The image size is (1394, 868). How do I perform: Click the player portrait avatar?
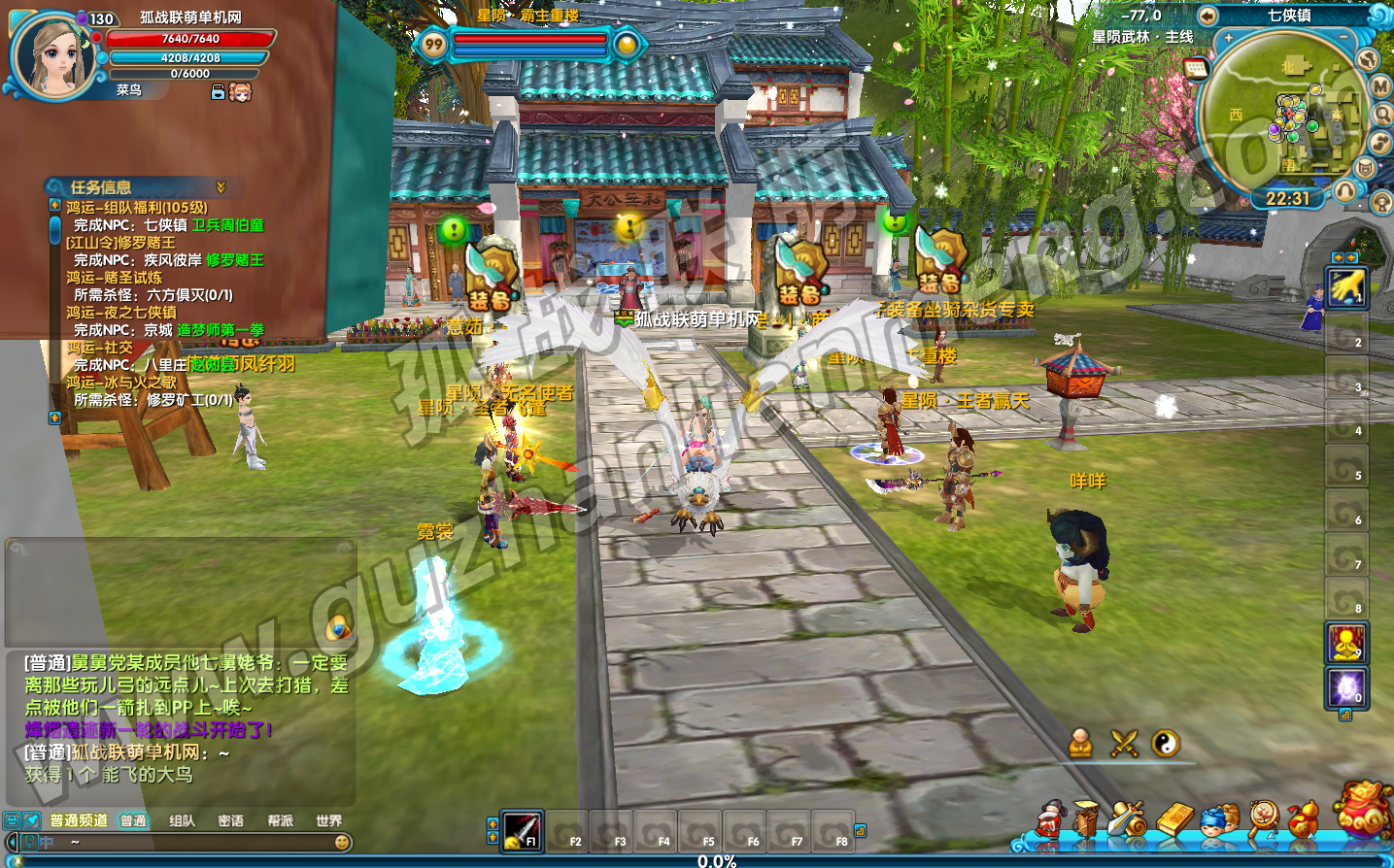[52, 56]
